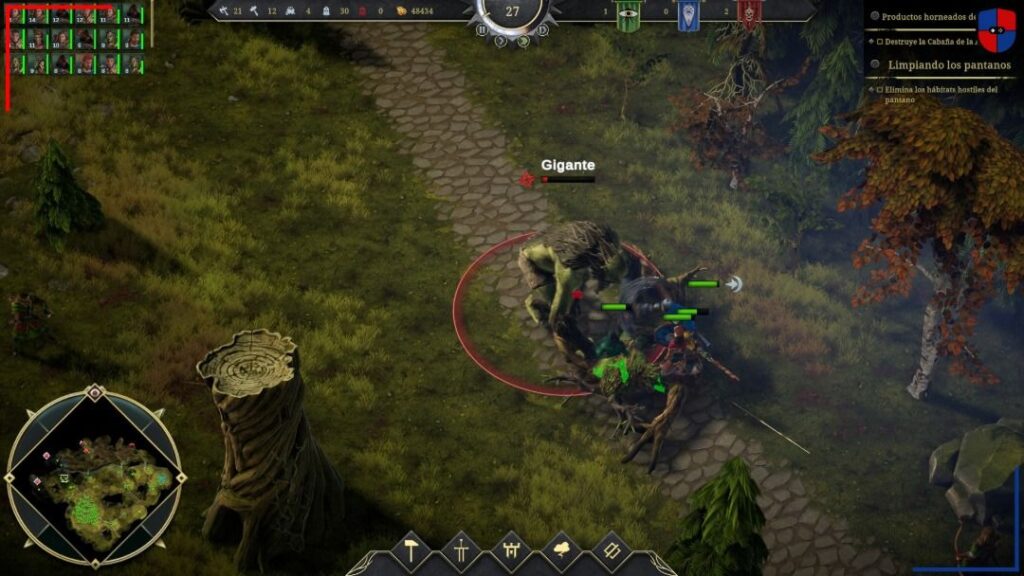Pause the game with the pause button
The height and width of the screenshot is (576, 1024).
point(481,31)
